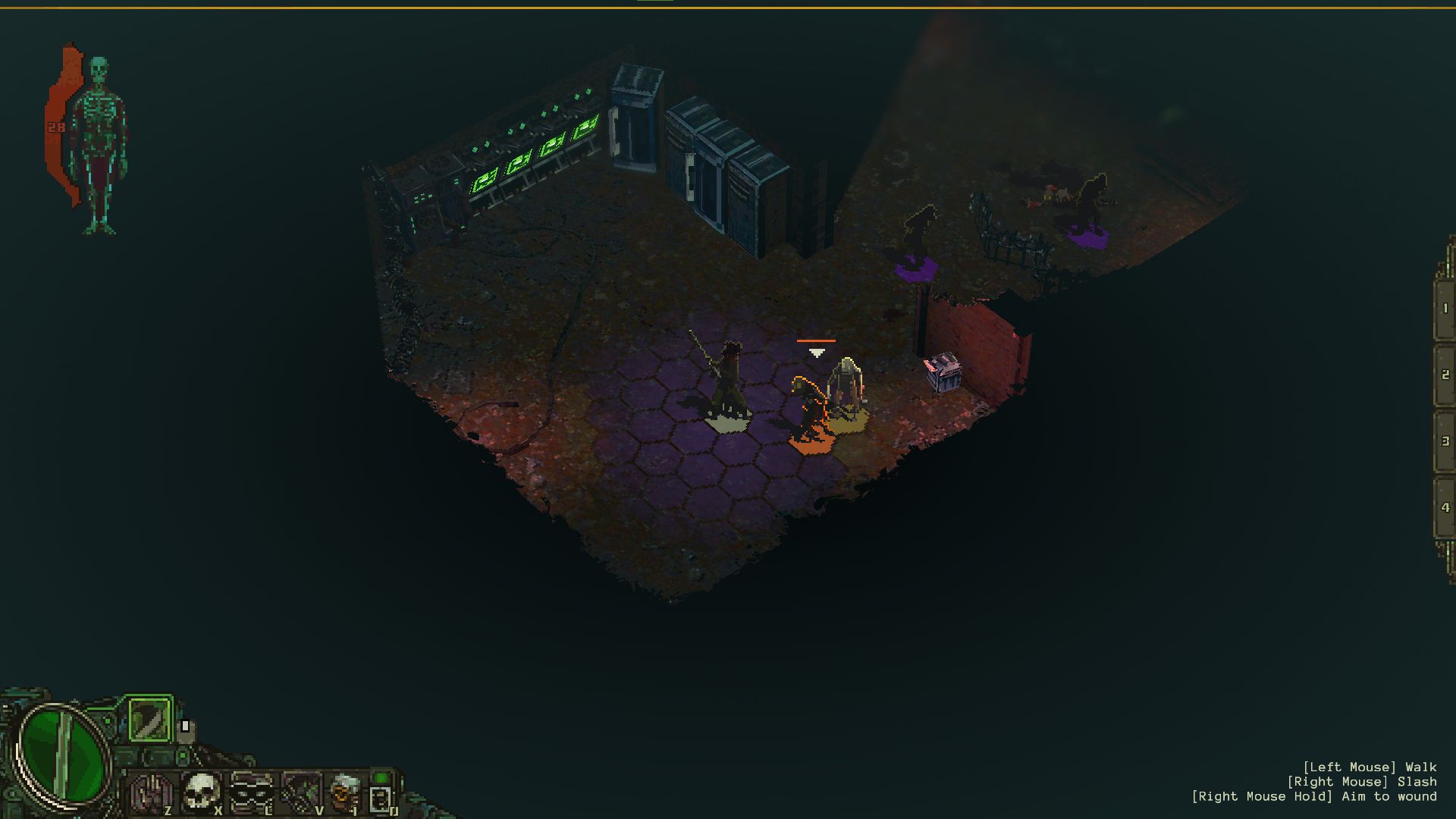Select the ability slot marked V

pos(301,792)
